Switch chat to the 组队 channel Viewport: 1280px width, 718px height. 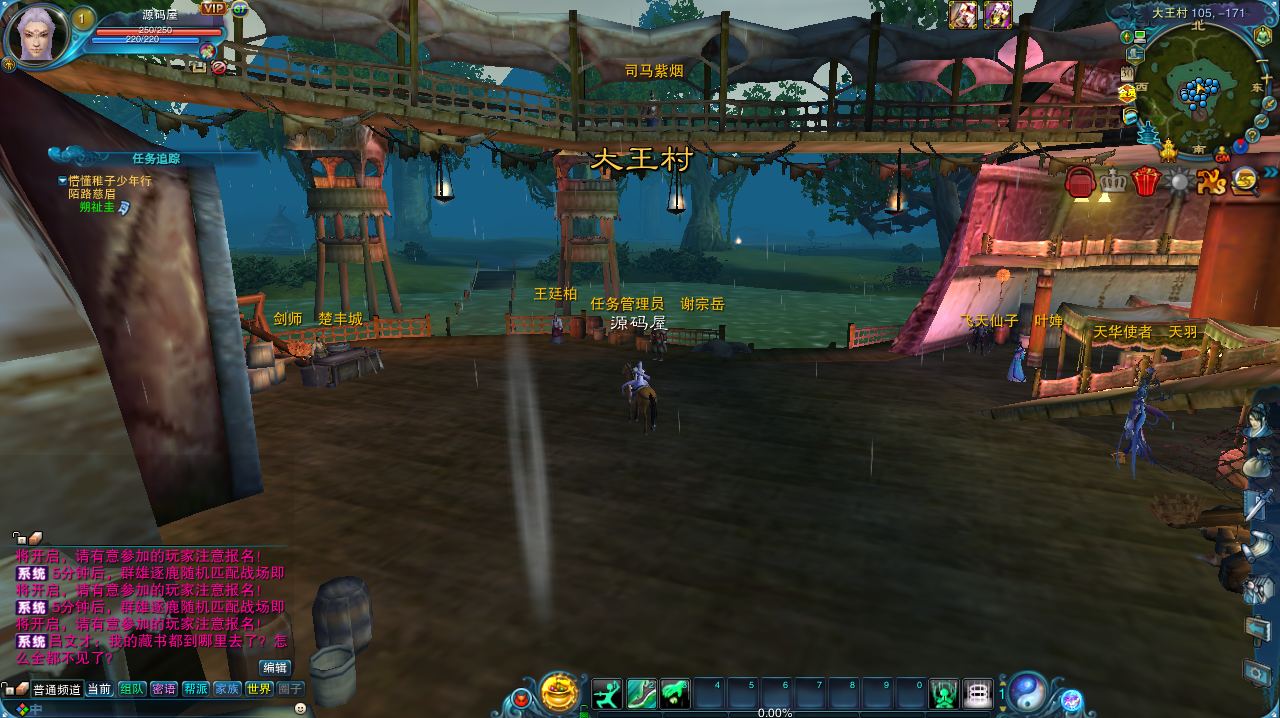(x=132, y=689)
